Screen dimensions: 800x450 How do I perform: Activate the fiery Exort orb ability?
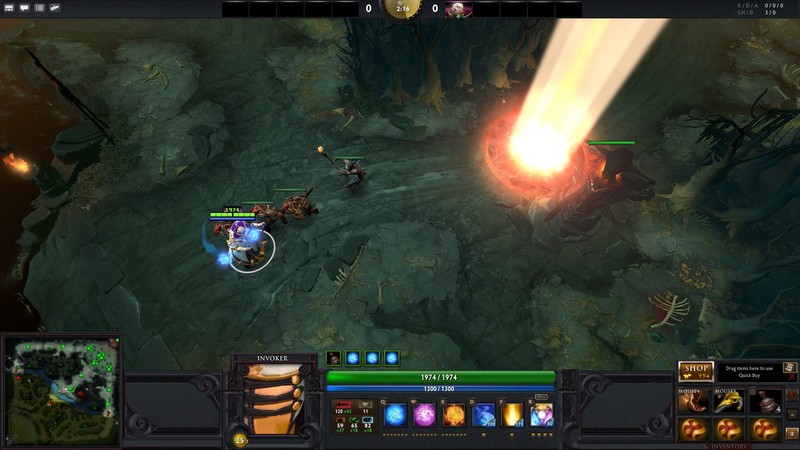[x=454, y=414]
